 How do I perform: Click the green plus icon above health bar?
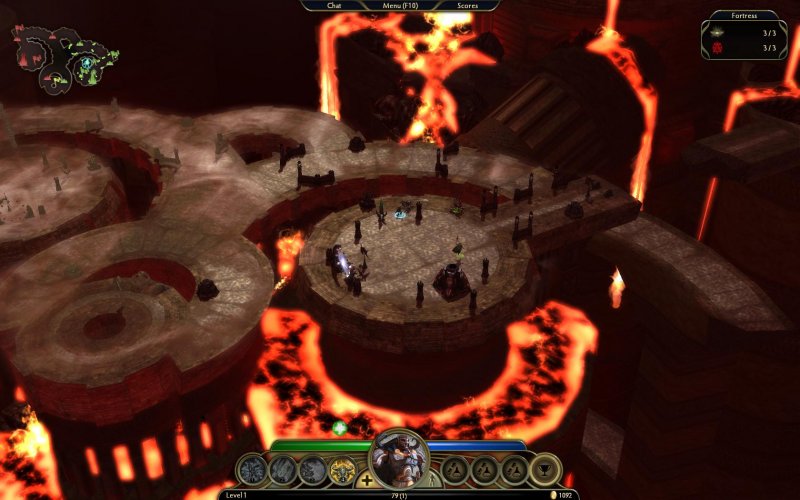(339, 428)
